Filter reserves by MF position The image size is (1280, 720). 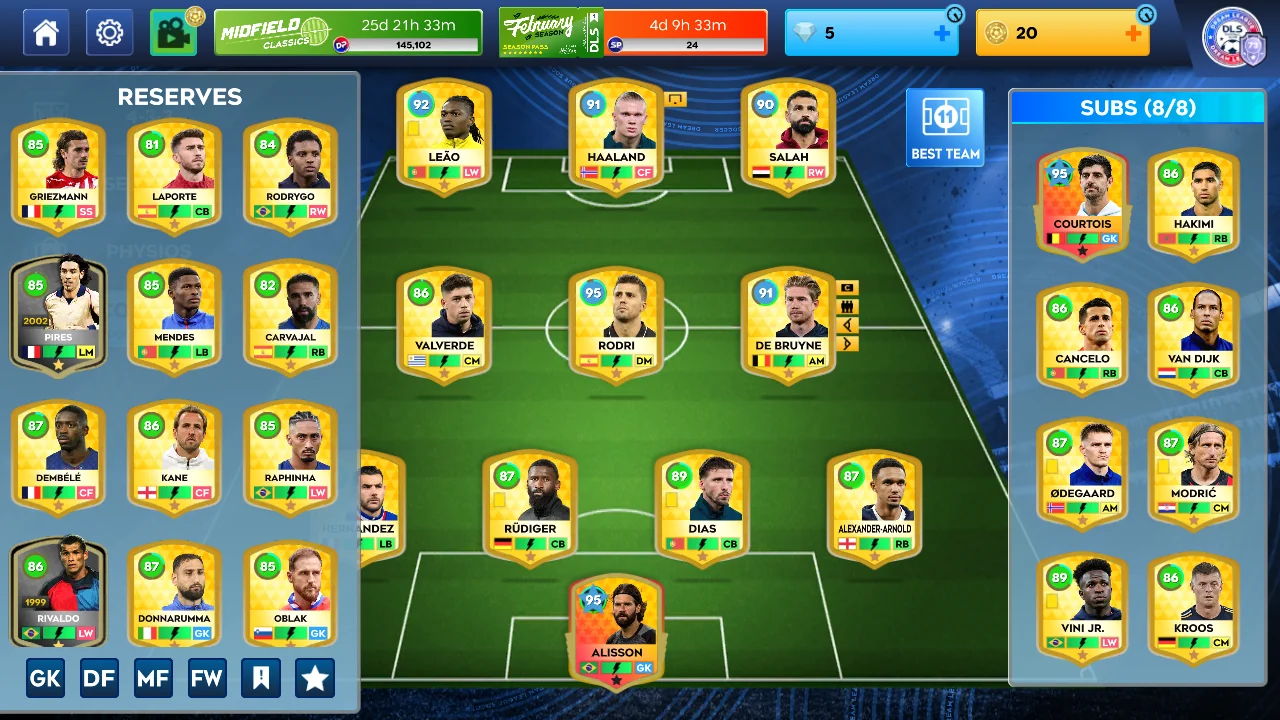153,679
